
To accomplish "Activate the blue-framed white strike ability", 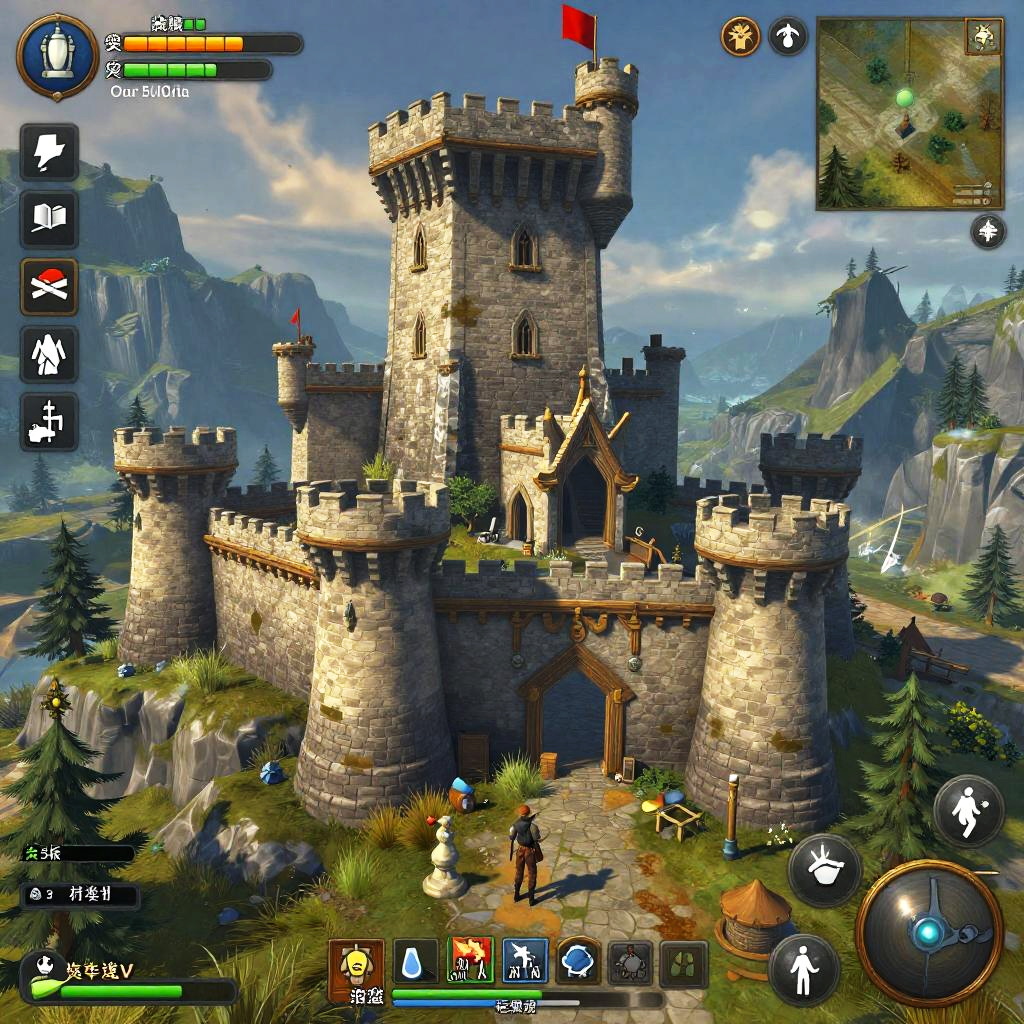I will click(524, 962).
